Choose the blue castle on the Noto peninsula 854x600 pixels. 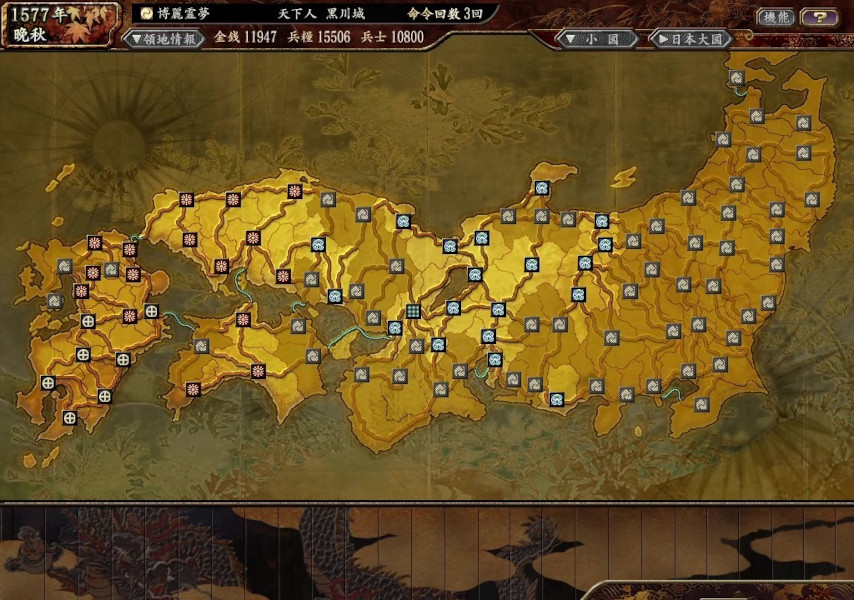(541, 187)
